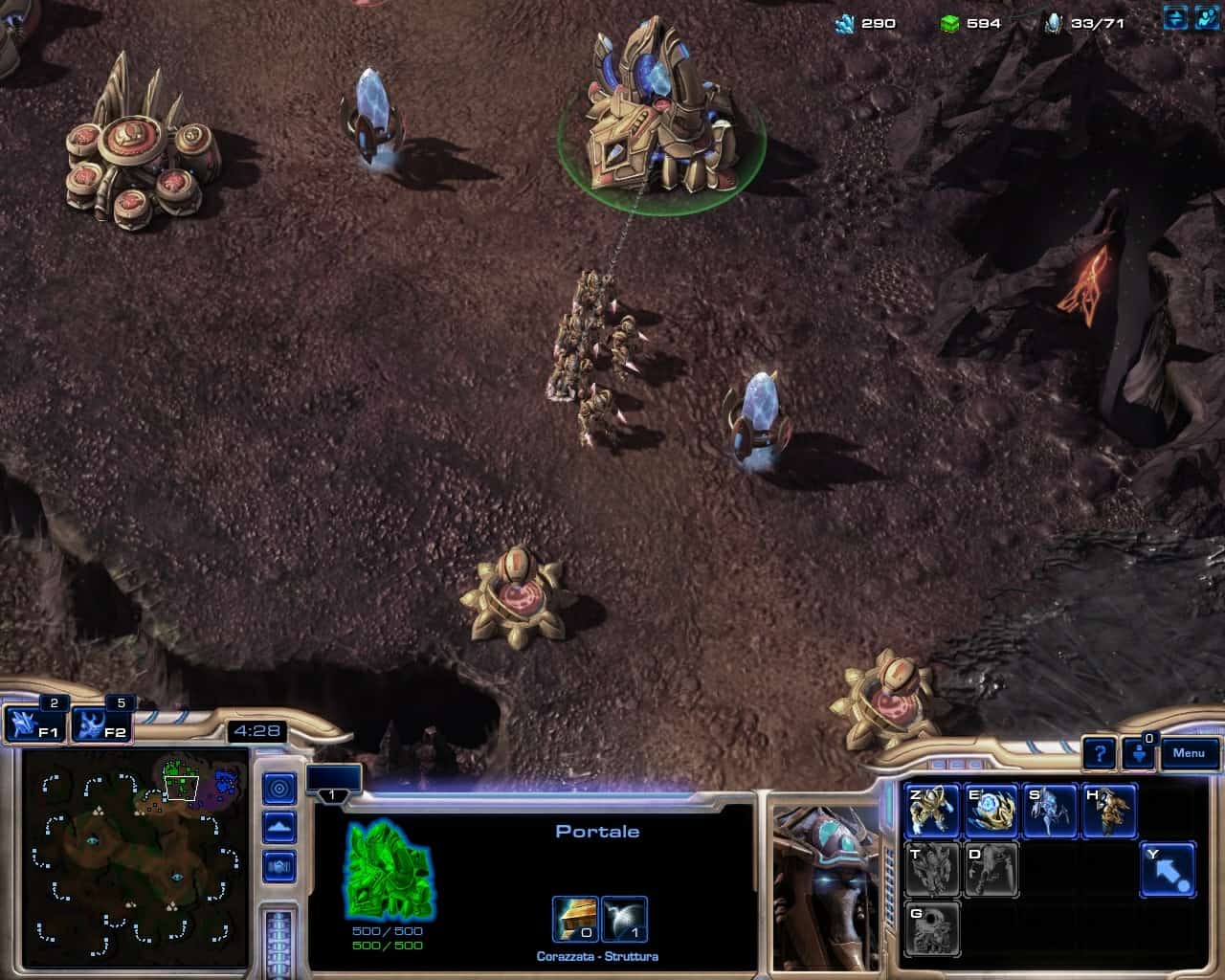Click the greyed-out Warp Gate transform button
1225x980 pixels.
tap(931, 927)
